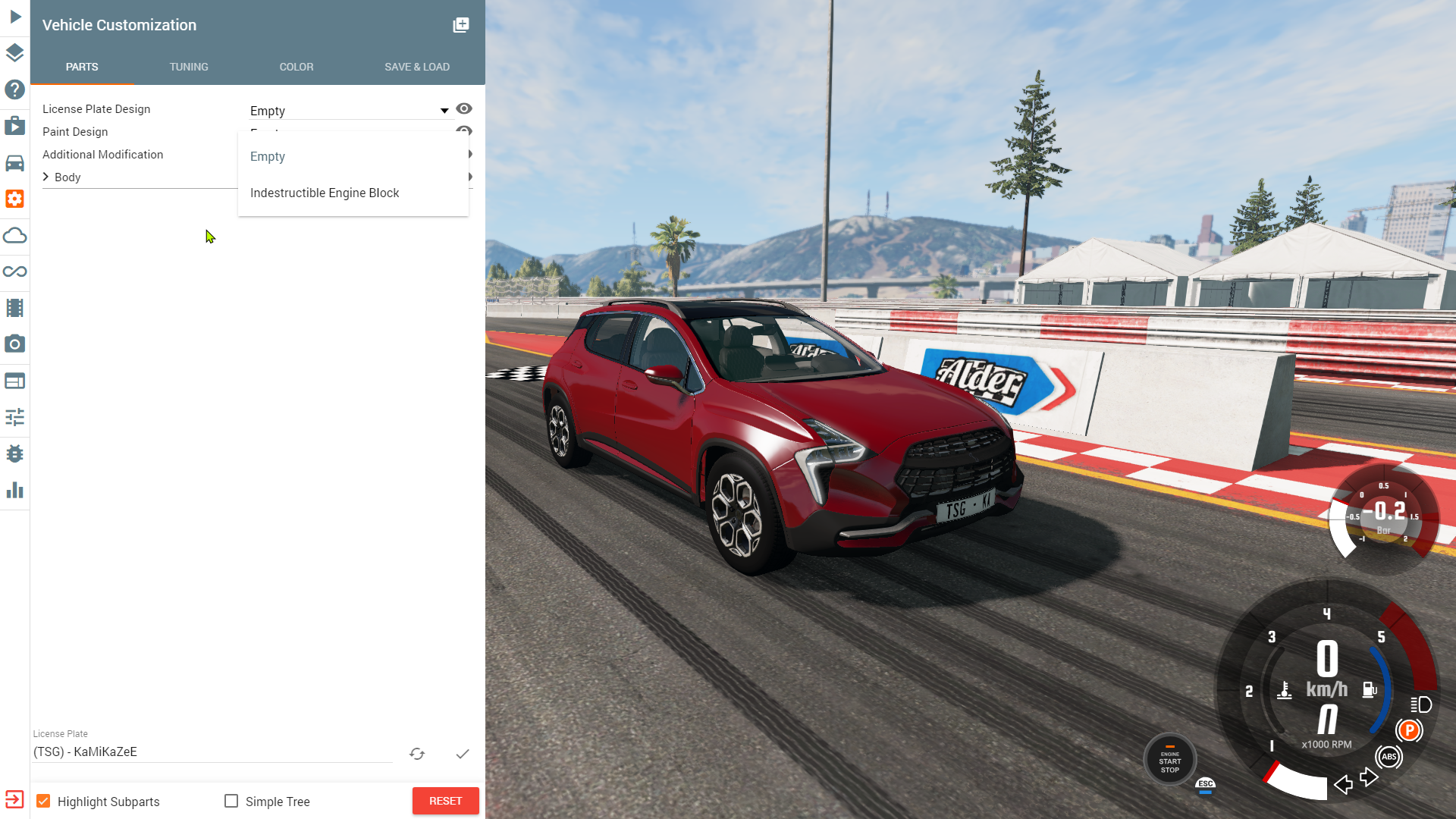Viewport: 1456px width, 819px height.
Task: Resume the game with the play icon
Action: [x=14, y=17]
